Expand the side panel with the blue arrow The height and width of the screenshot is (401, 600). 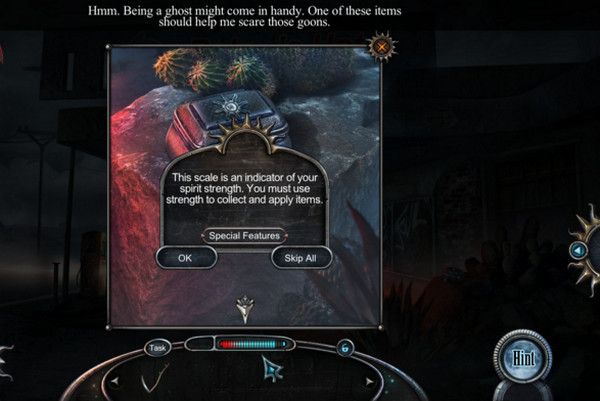(x=577, y=250)
